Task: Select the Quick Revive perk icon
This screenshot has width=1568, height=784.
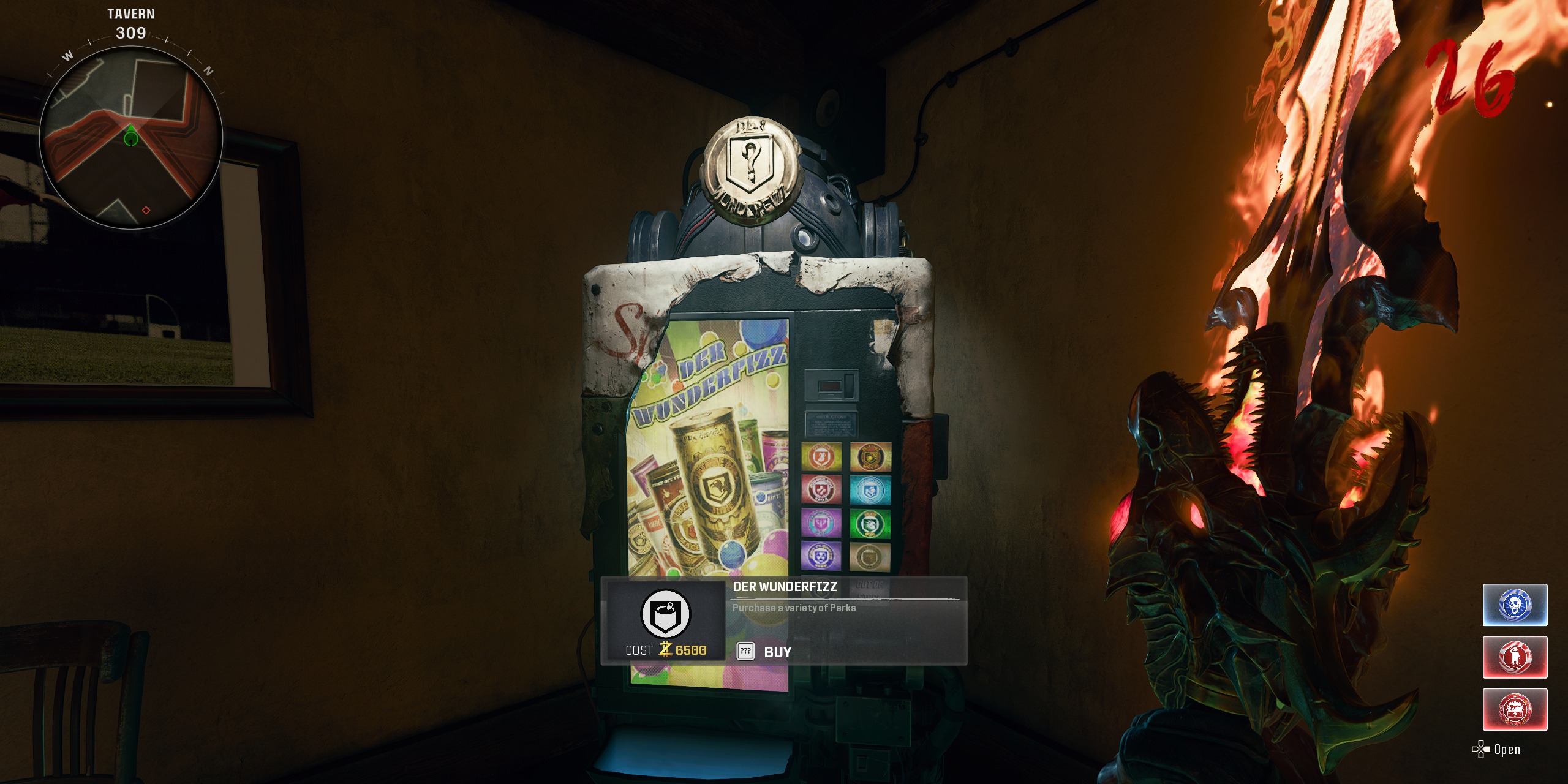Action: [x=870, y=489]
